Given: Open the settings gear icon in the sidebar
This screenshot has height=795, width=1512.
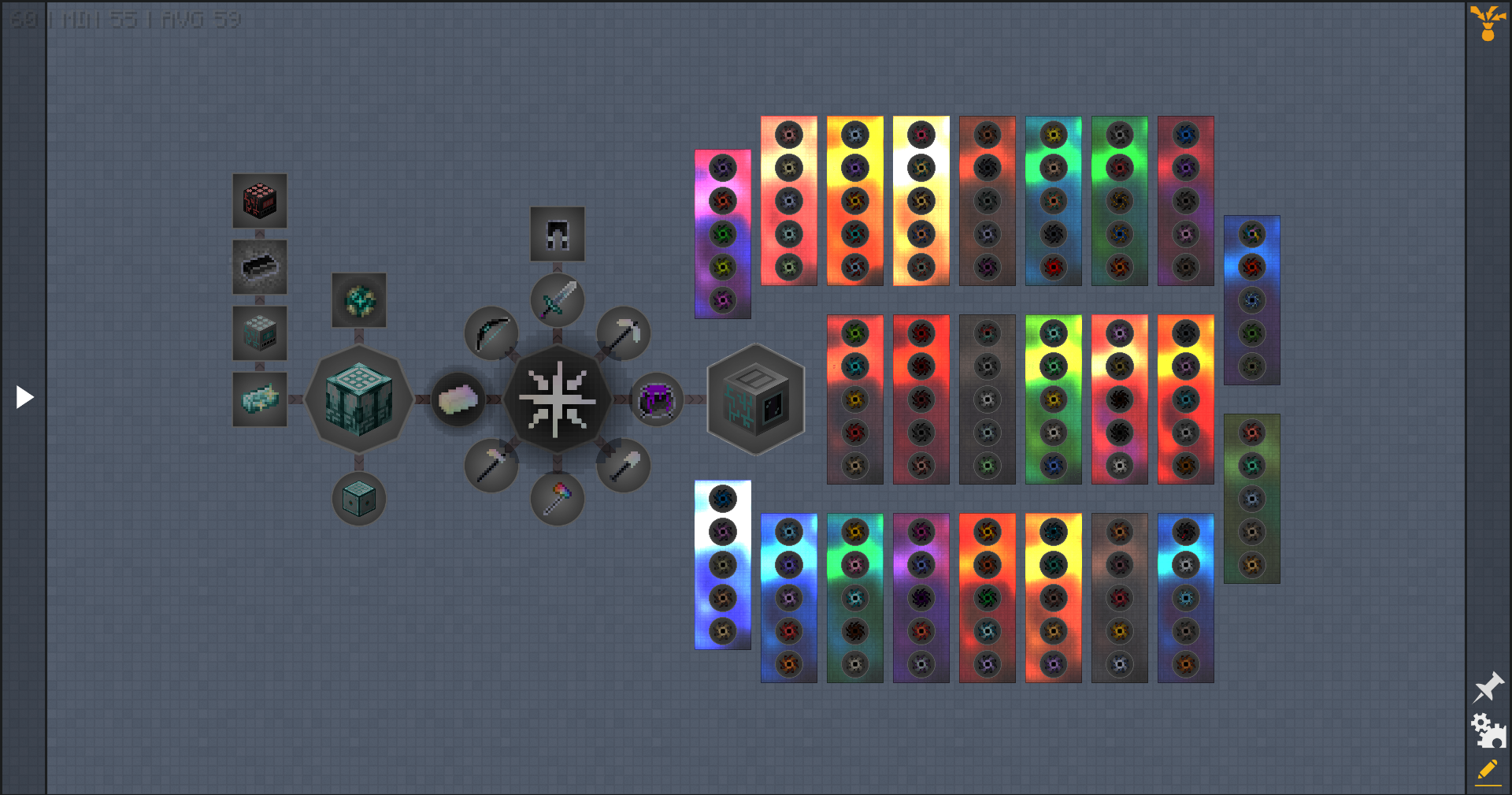Looking at the screenshot, I should point(1489,730).
